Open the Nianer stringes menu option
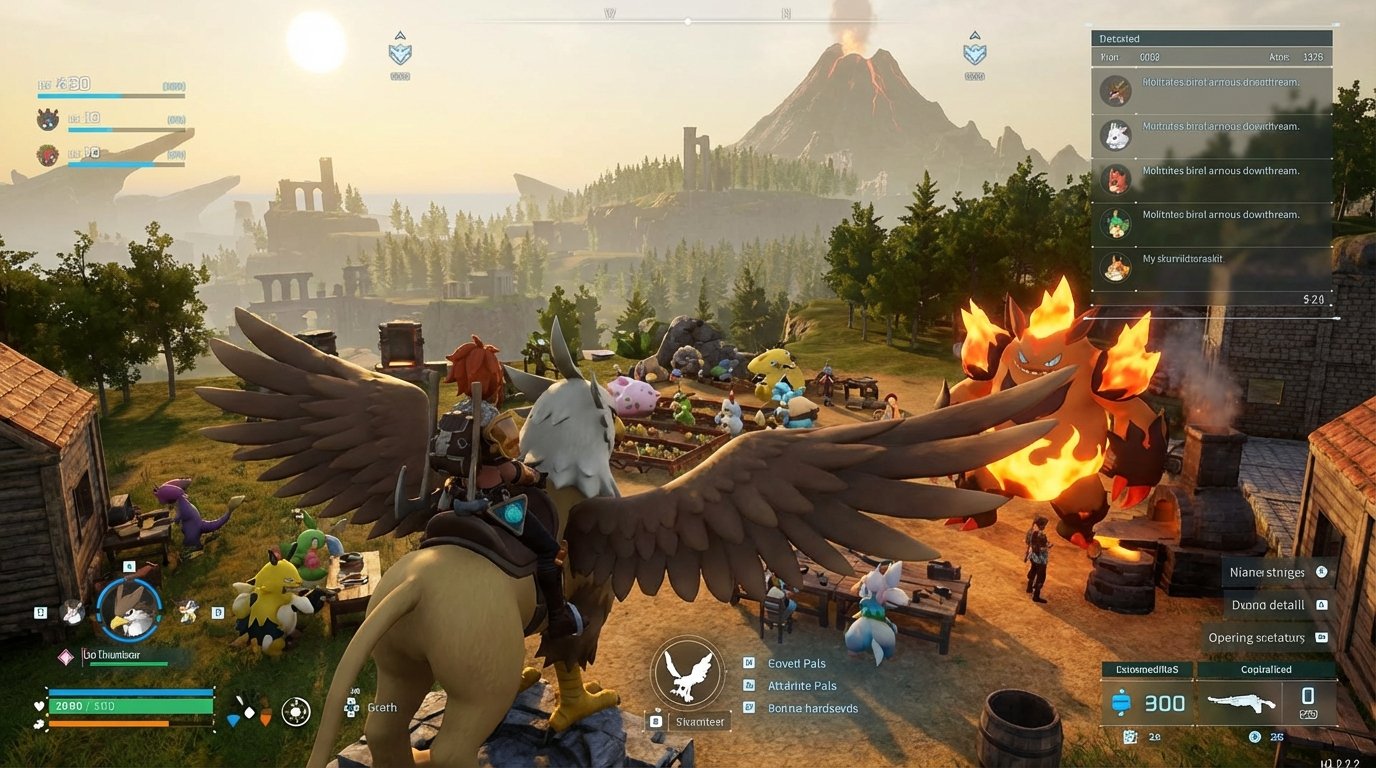Image resolution: width=1376 pixels, height=768 pixels. point(1268,572)
